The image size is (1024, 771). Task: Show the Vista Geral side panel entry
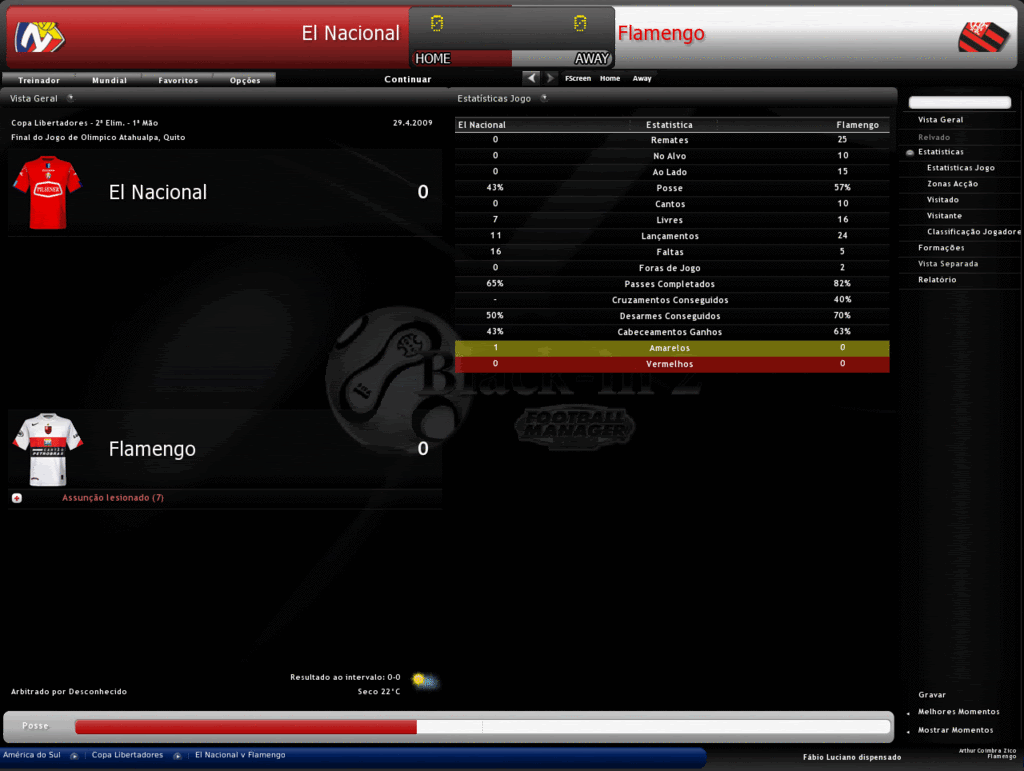940,120
